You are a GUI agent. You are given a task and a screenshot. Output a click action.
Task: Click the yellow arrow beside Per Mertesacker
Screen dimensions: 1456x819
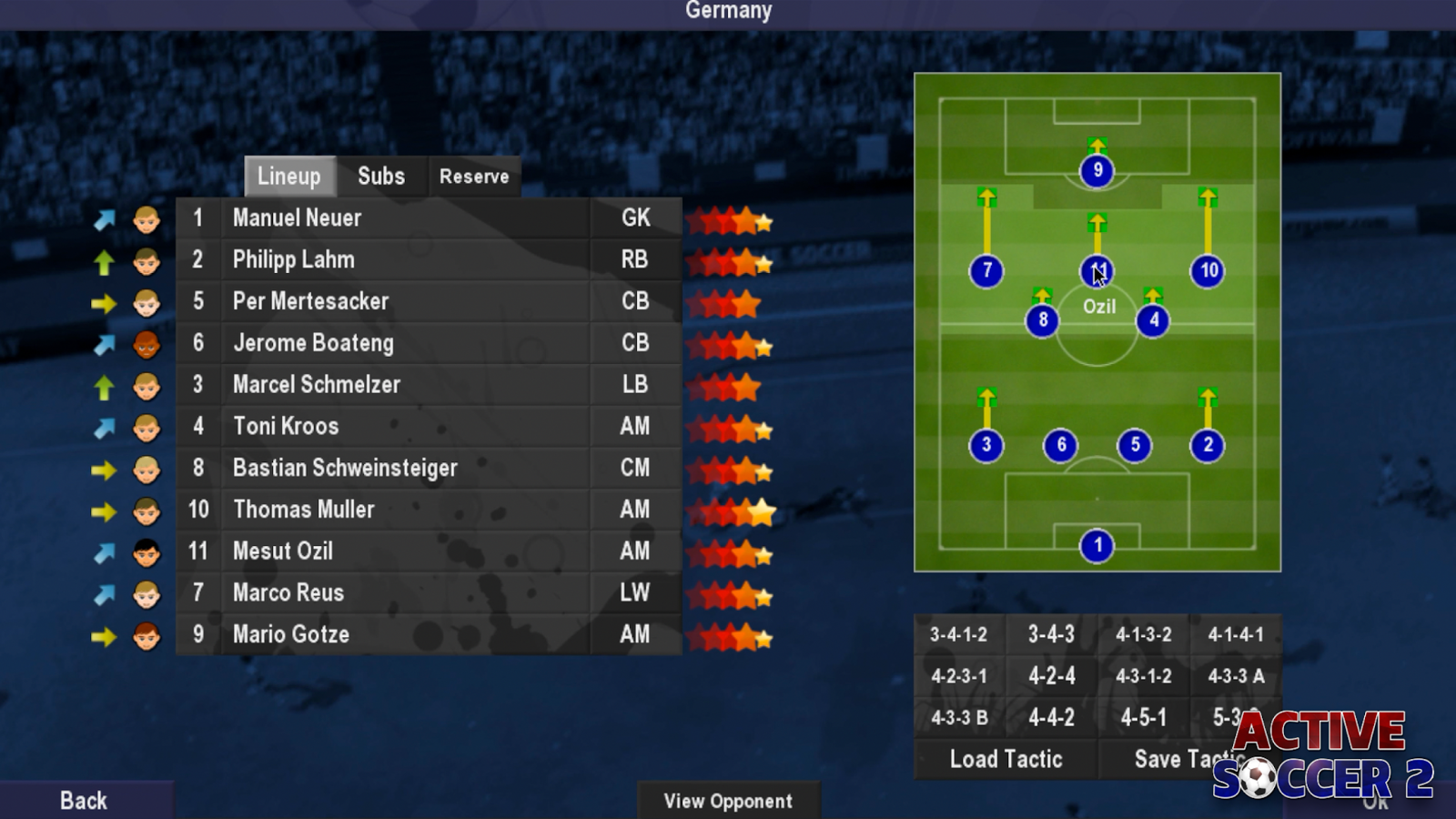click(106, 301)
